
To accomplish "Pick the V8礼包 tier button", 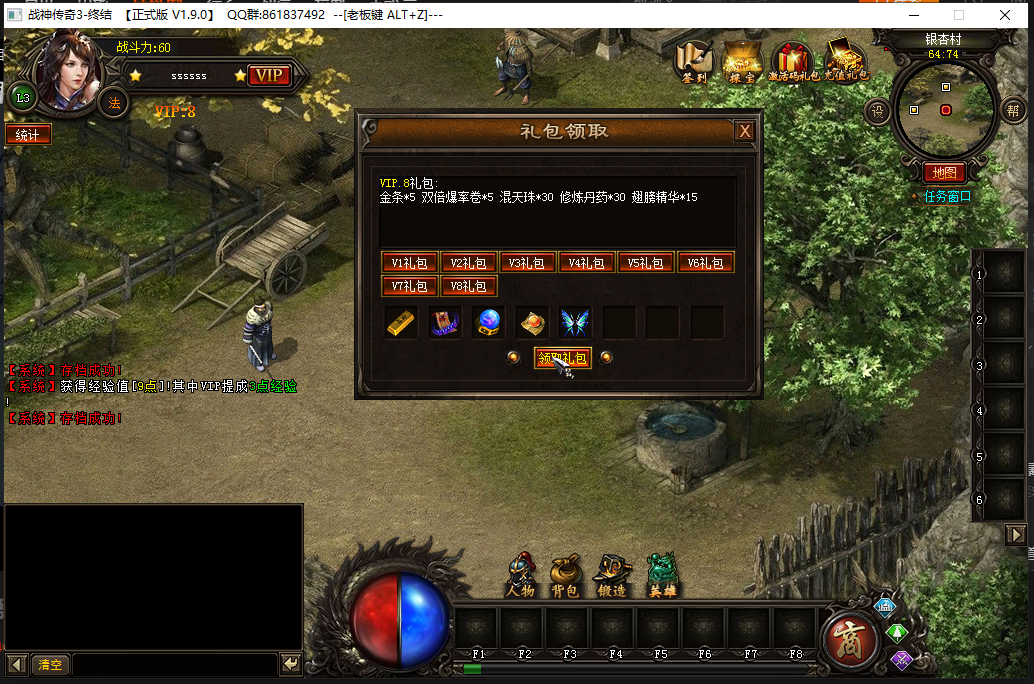I will (x=468, y=287).
